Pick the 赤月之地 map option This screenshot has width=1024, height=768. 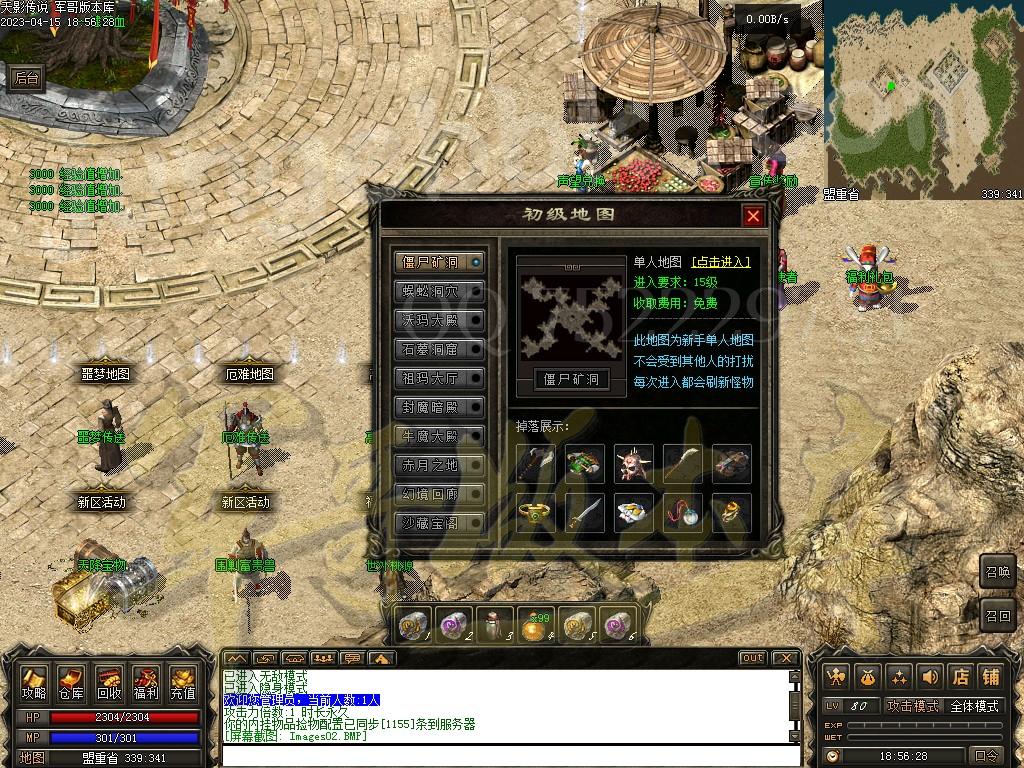click(x=439, y=465)
